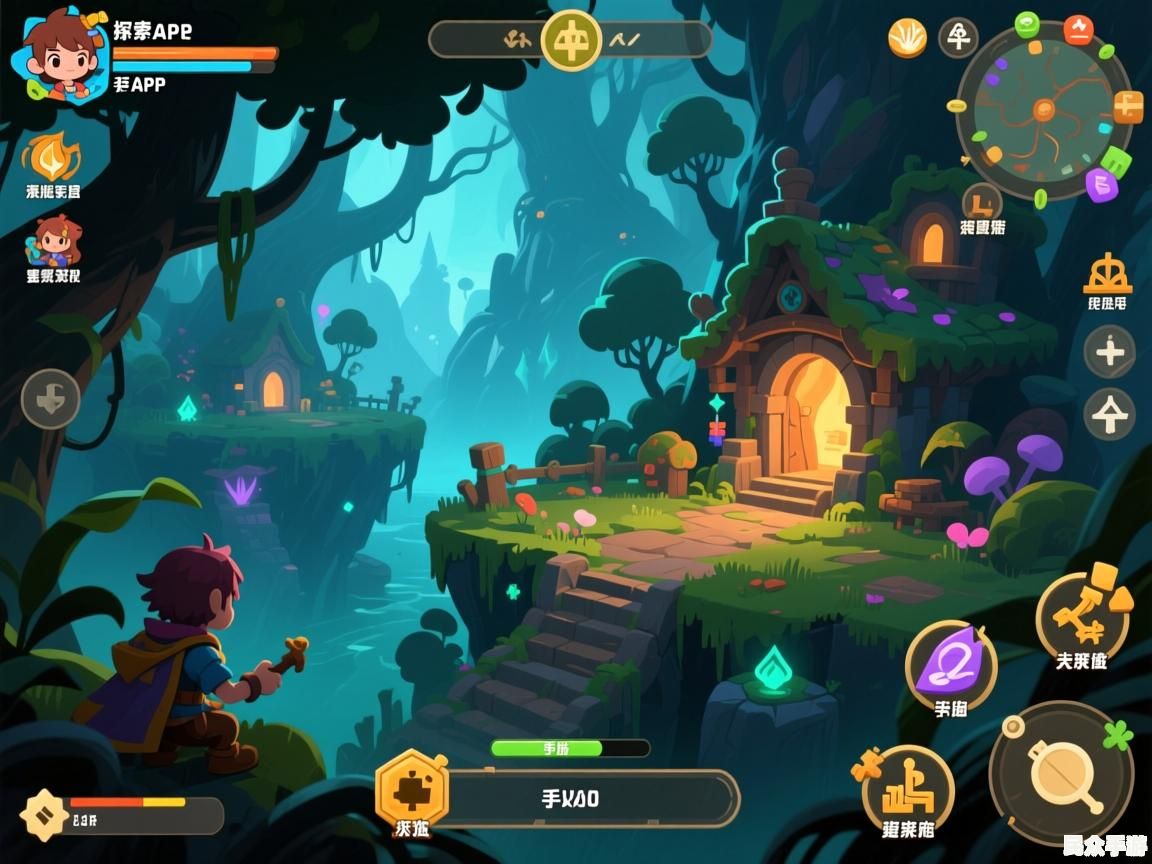Click the gray shield down-arrow button
The width and height of the screenshot is (1152, 864).
(x=51, y=398)
